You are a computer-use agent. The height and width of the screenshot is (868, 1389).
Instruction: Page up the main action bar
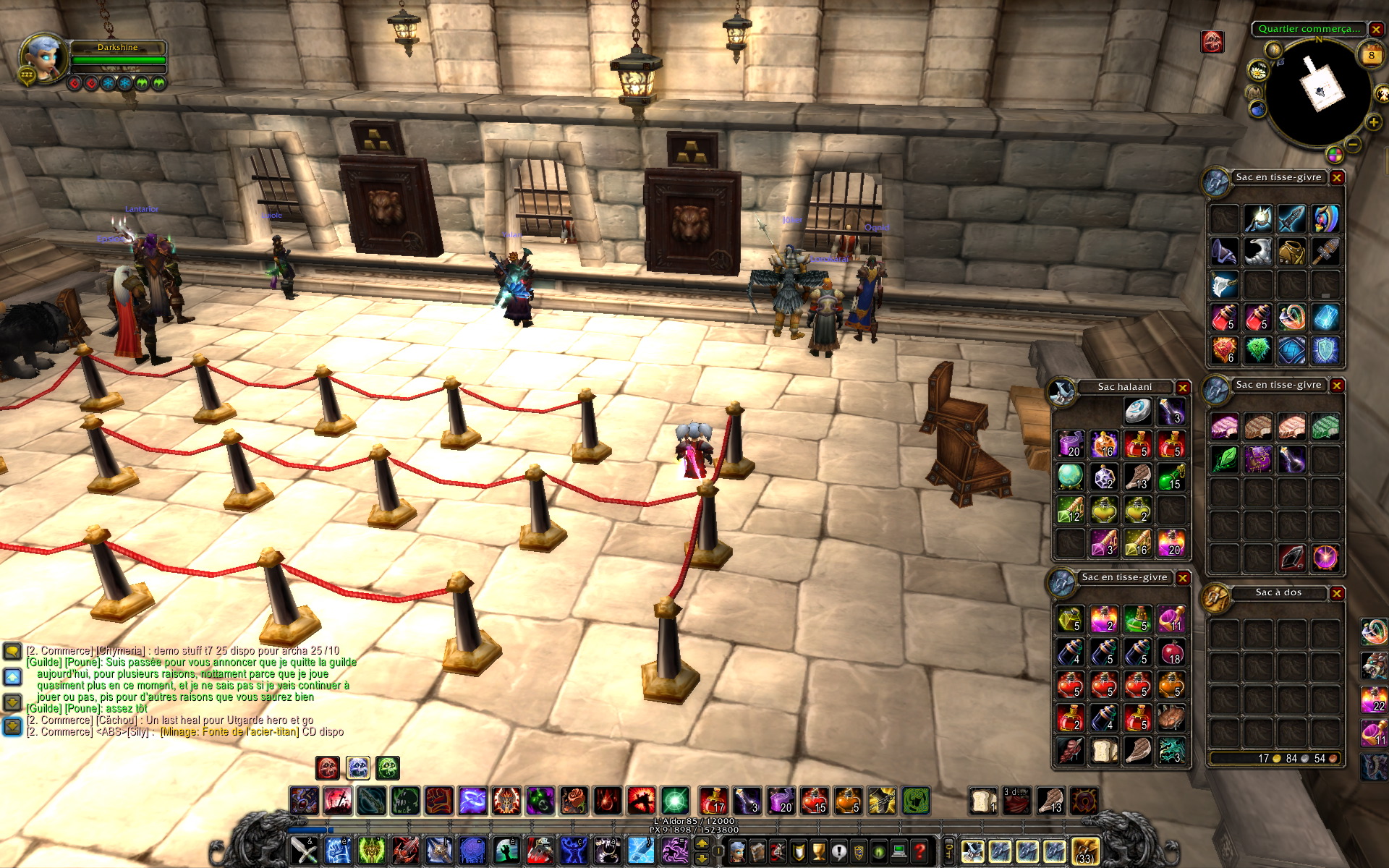pyautogui.click(x=701, y=844)
